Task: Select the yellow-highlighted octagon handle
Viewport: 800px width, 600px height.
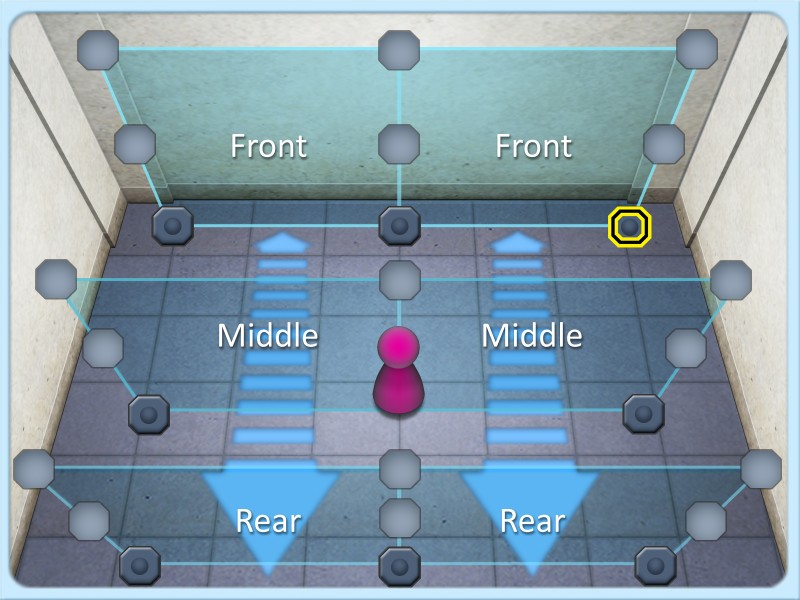Action: coord(630,227)
